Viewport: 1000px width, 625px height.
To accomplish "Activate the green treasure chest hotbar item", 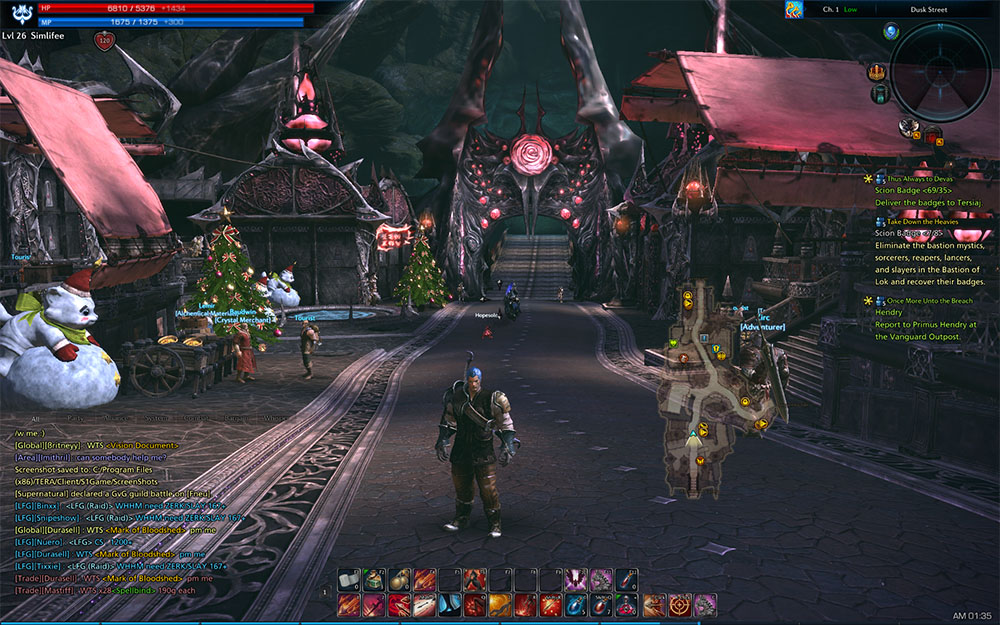I will (x=373, y=579).
